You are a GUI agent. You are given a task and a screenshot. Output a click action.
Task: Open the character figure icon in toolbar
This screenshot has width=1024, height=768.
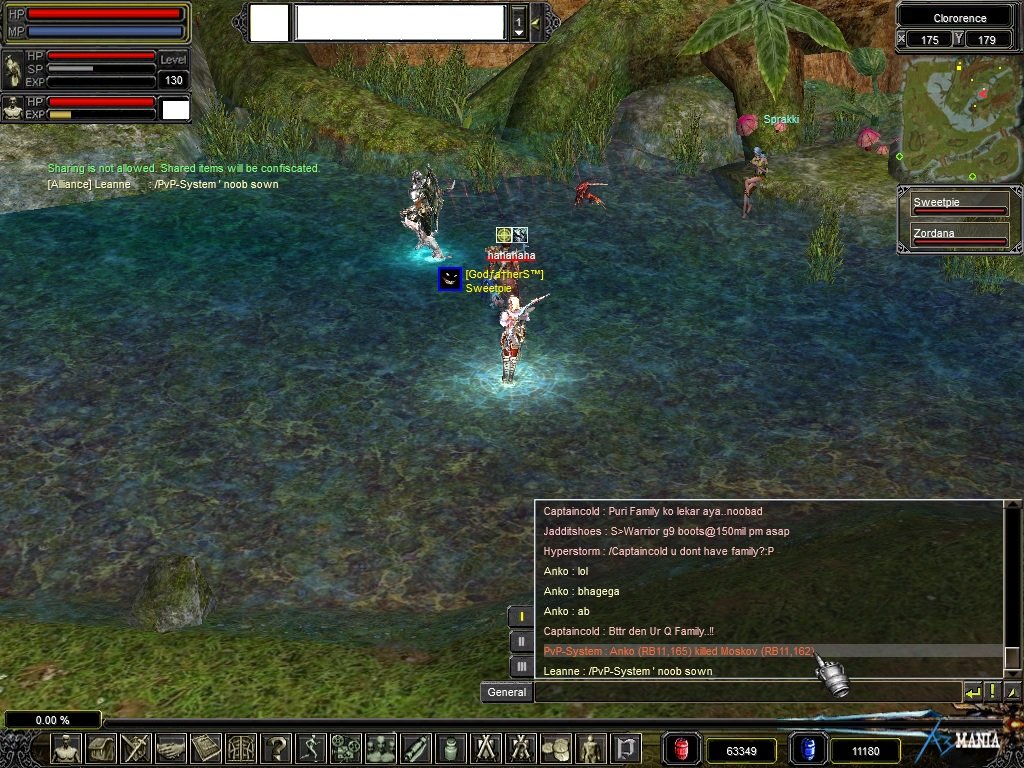click(66, 748)
